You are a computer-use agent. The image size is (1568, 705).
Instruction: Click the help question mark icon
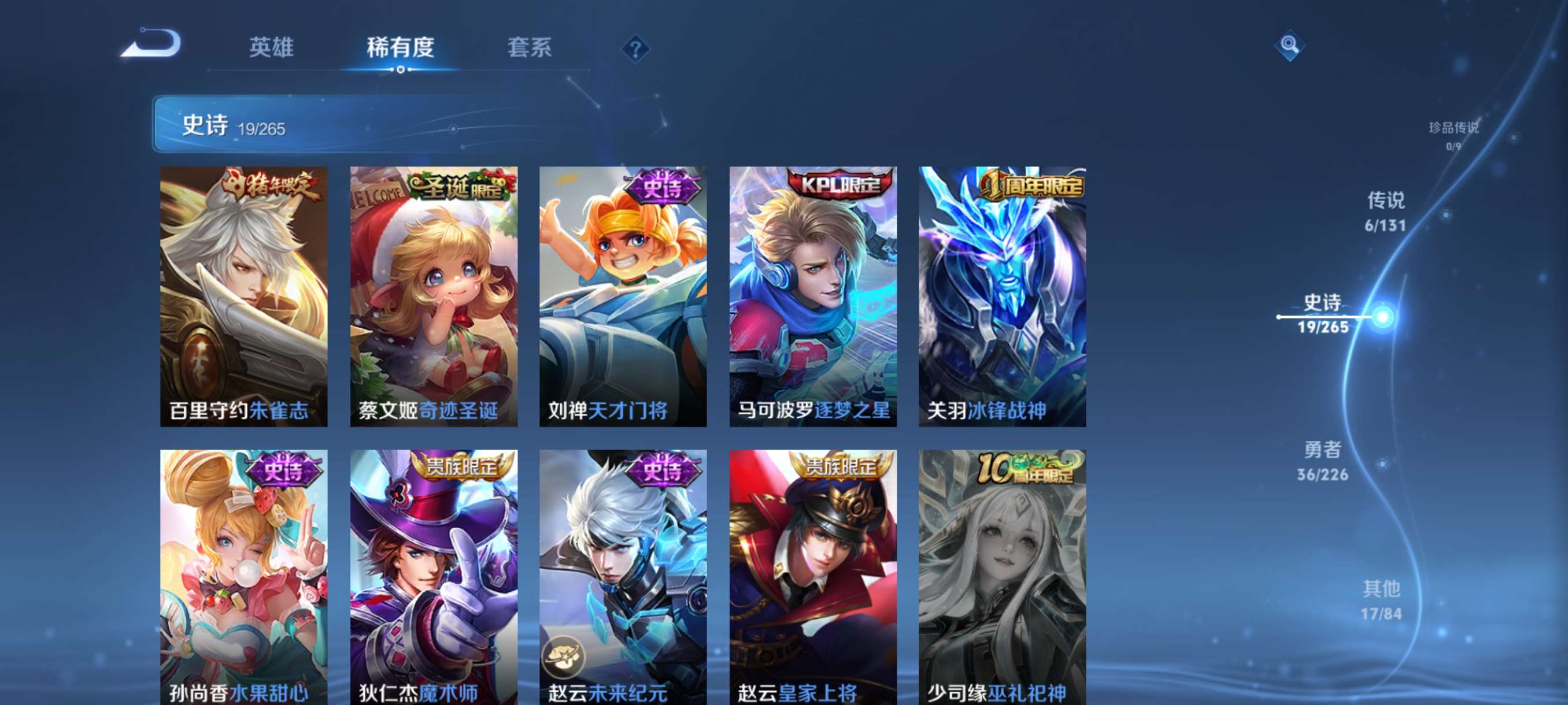click(635, 50)
